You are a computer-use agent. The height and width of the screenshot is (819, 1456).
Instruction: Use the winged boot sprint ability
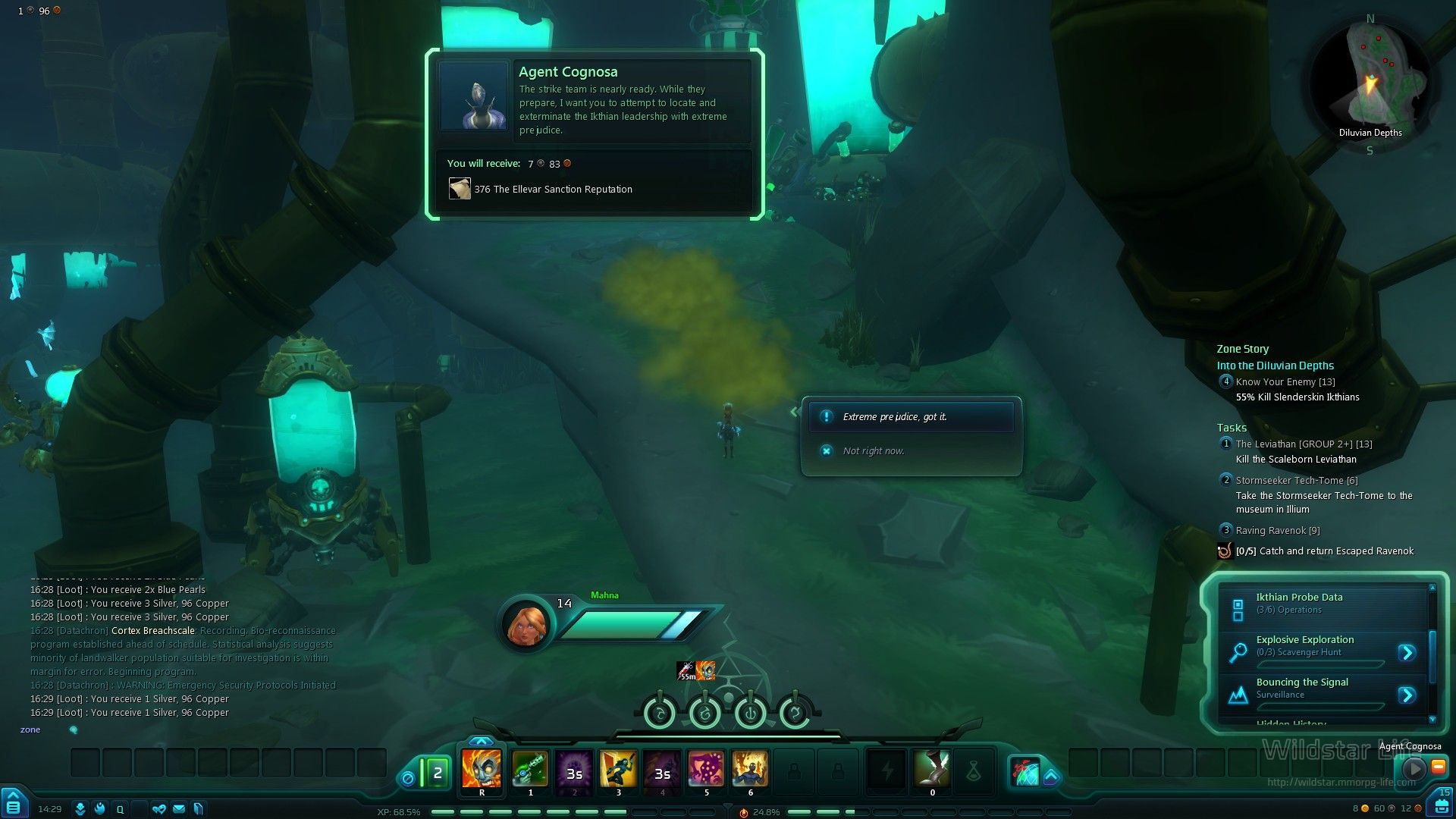[x=932, y=768]
